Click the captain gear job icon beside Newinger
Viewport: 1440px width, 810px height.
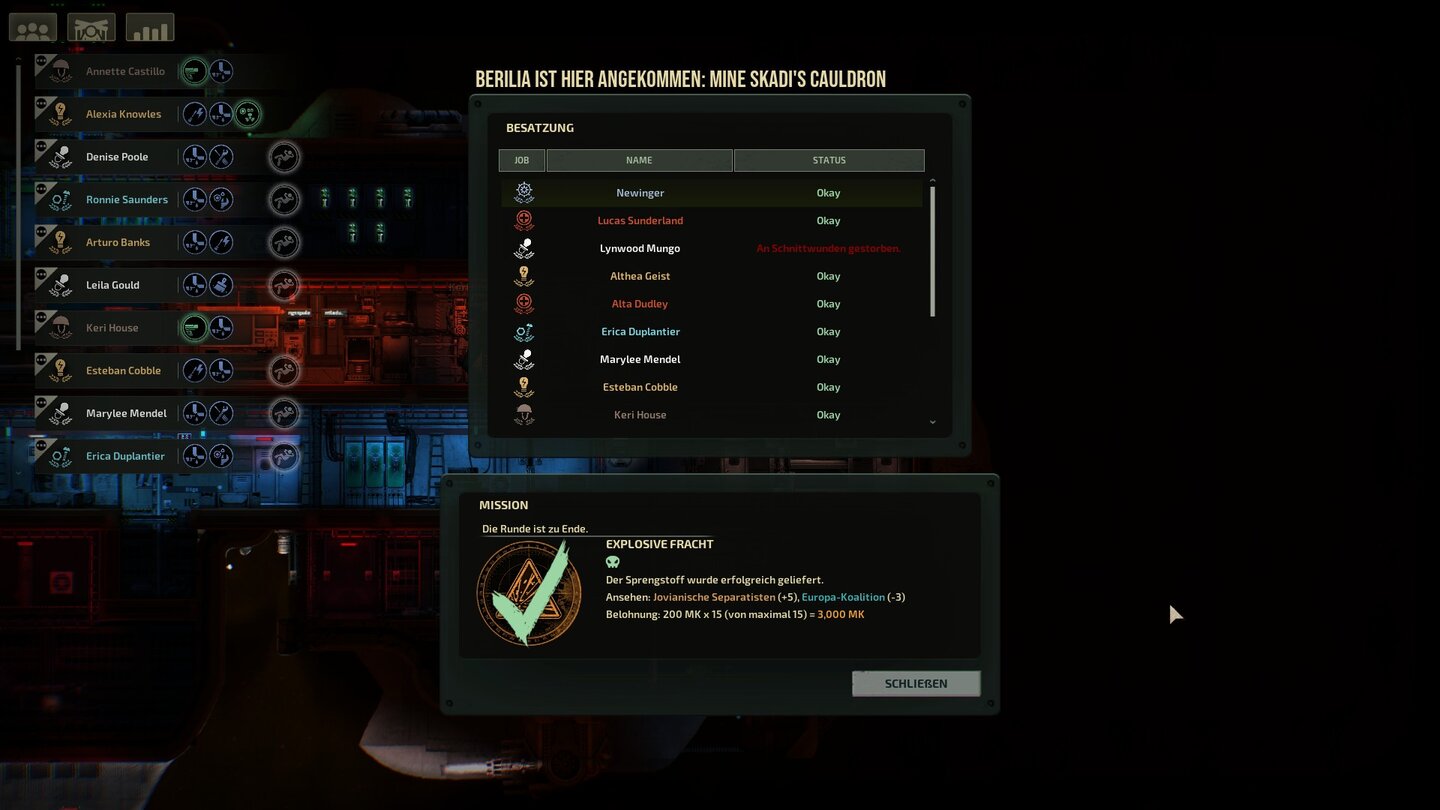click(523, 191)
